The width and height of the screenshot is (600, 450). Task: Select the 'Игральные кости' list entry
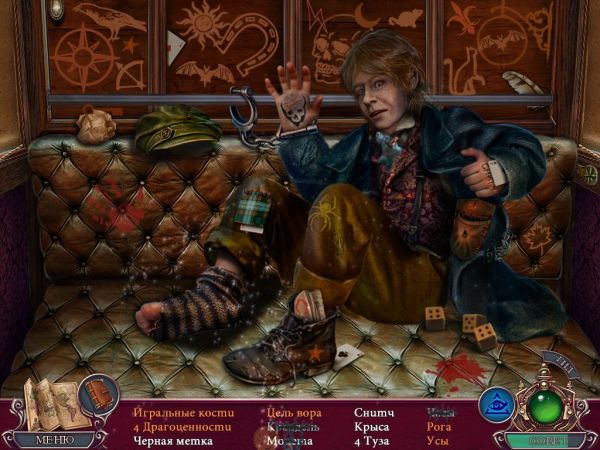point(181,411)
